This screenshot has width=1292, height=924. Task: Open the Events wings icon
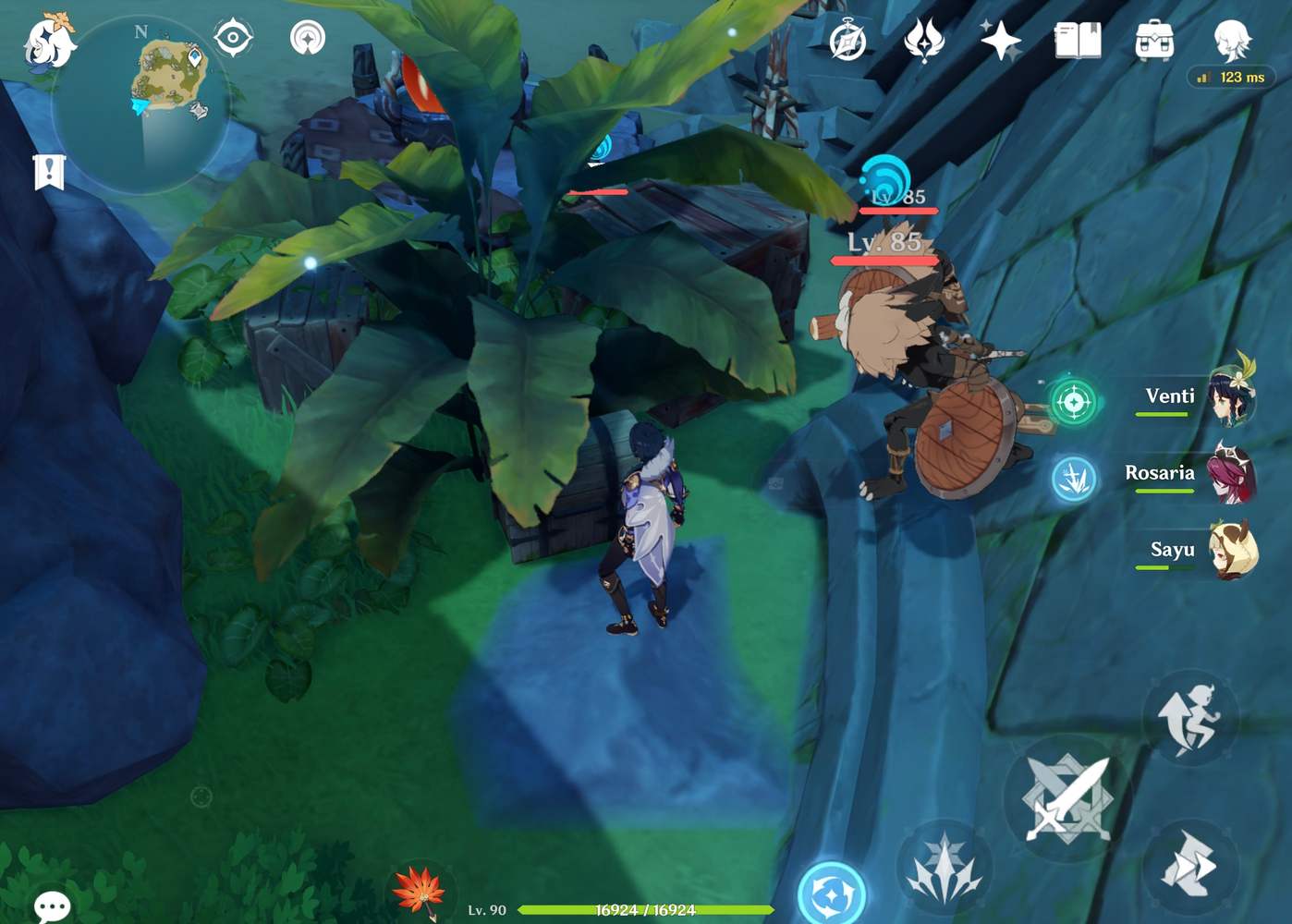click(924, 42)
